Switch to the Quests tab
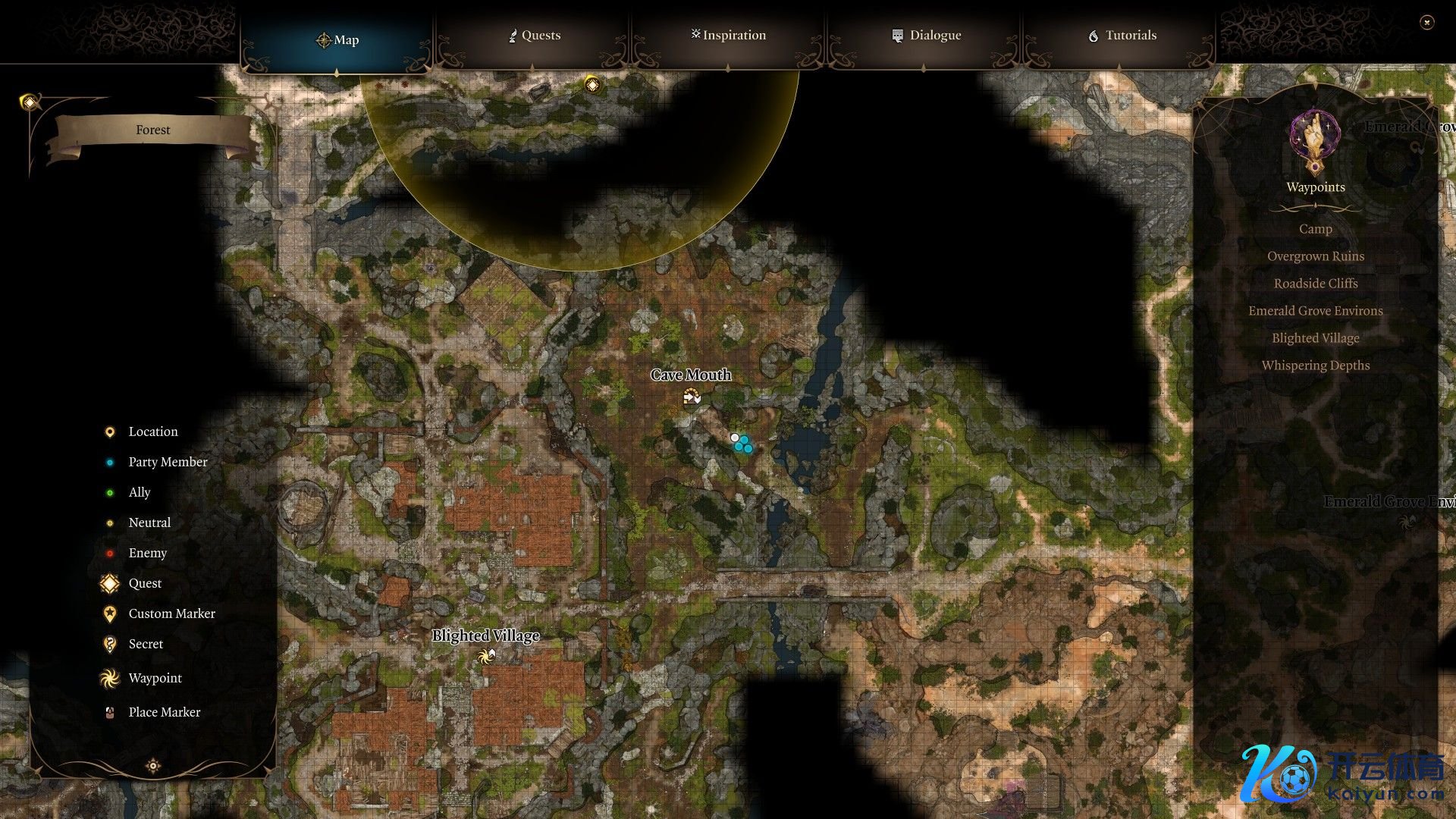The width and height of the screenshot is (1456, 819). pyautogui.click(x=534, y=36)
